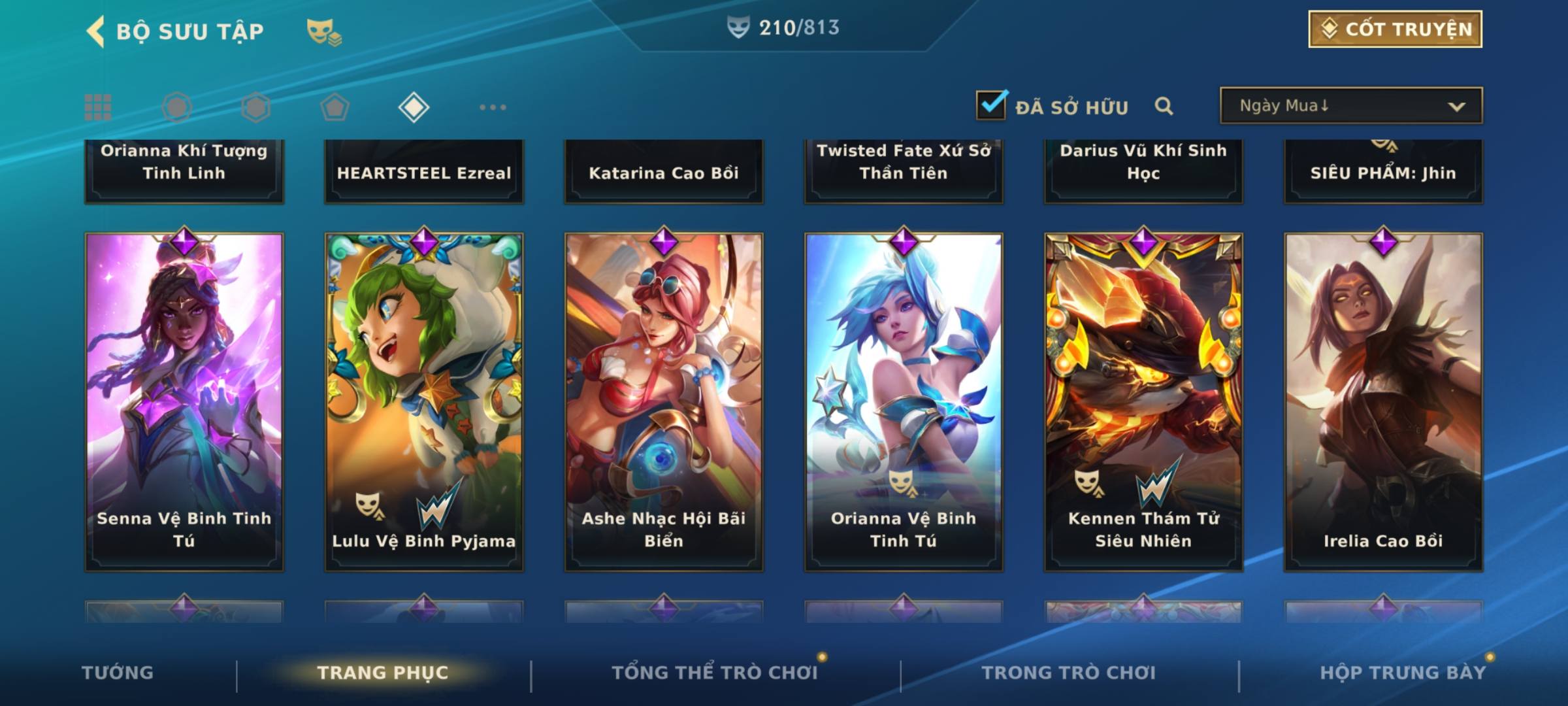Select the grid all-skins filter icon

point(98,107)
